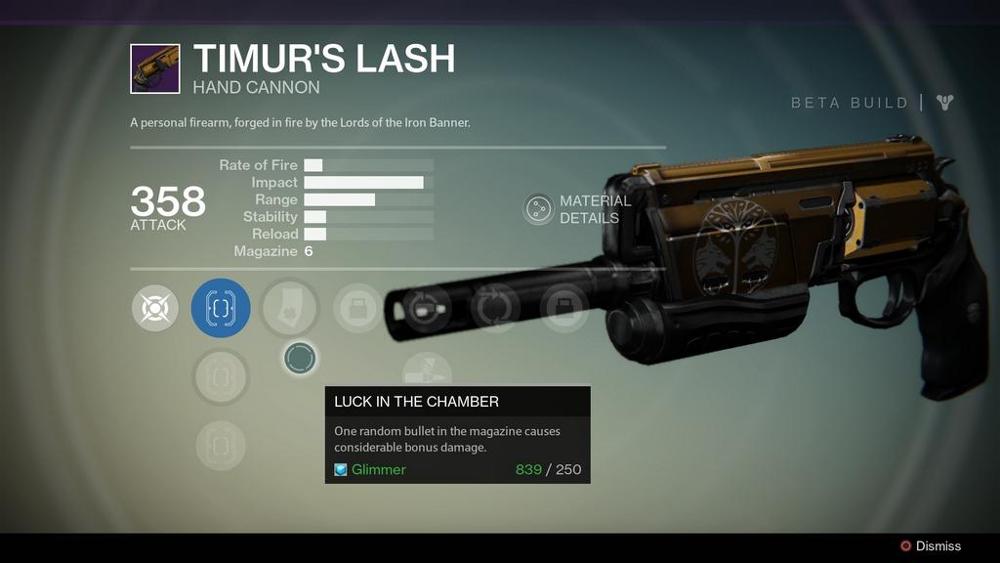Unlock the Luck in the Chamber perk node

[x=300, y=357]
